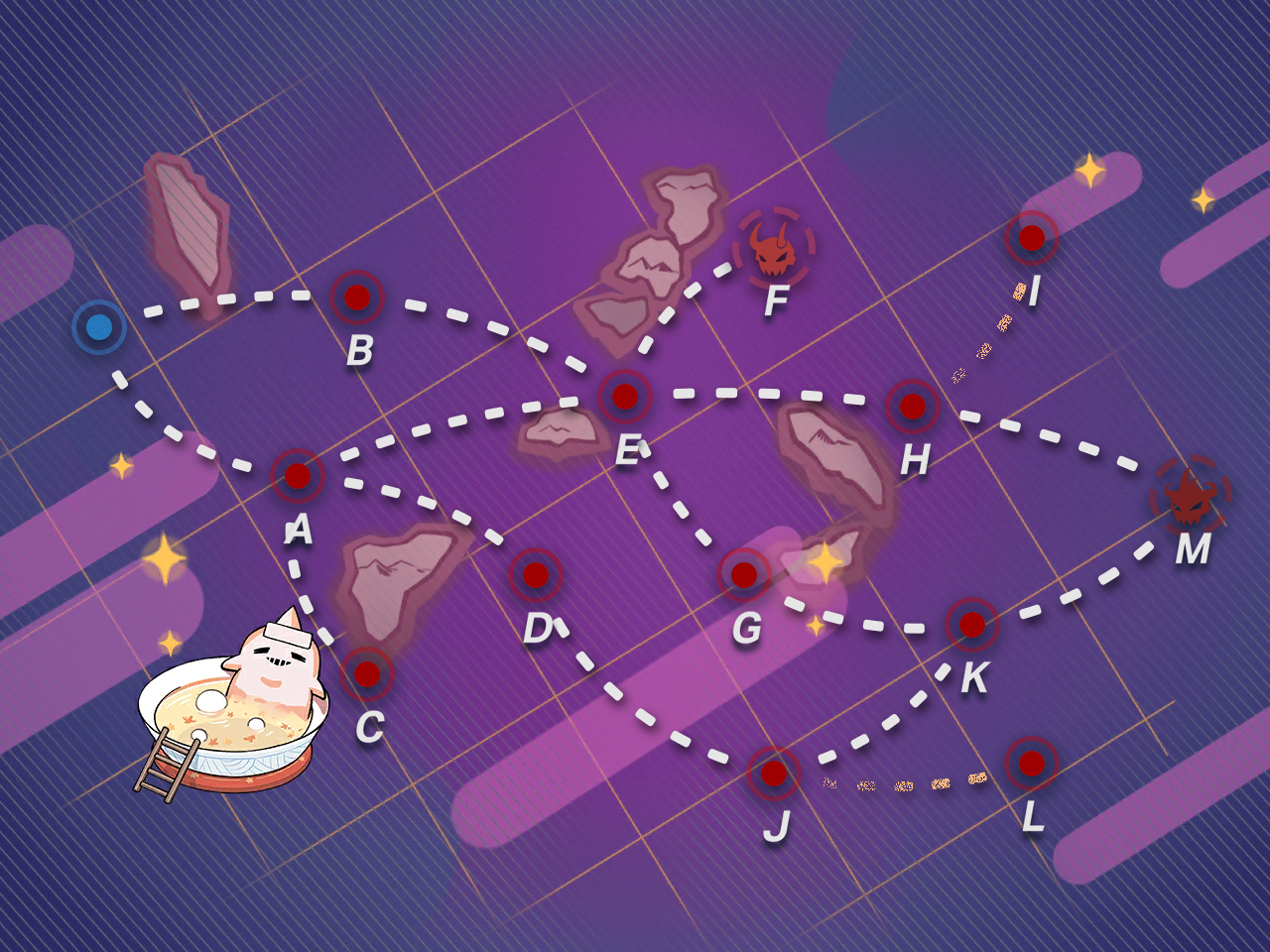Screen dimensions: 1270x952
Task: Click map node G
Action: (744, 574)
